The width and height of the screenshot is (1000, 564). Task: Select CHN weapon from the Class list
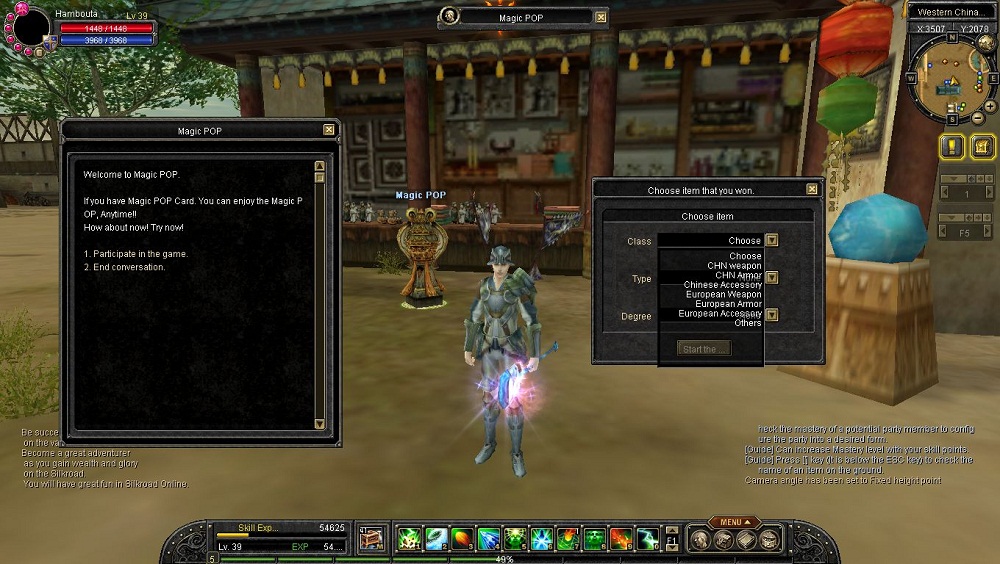734,266
